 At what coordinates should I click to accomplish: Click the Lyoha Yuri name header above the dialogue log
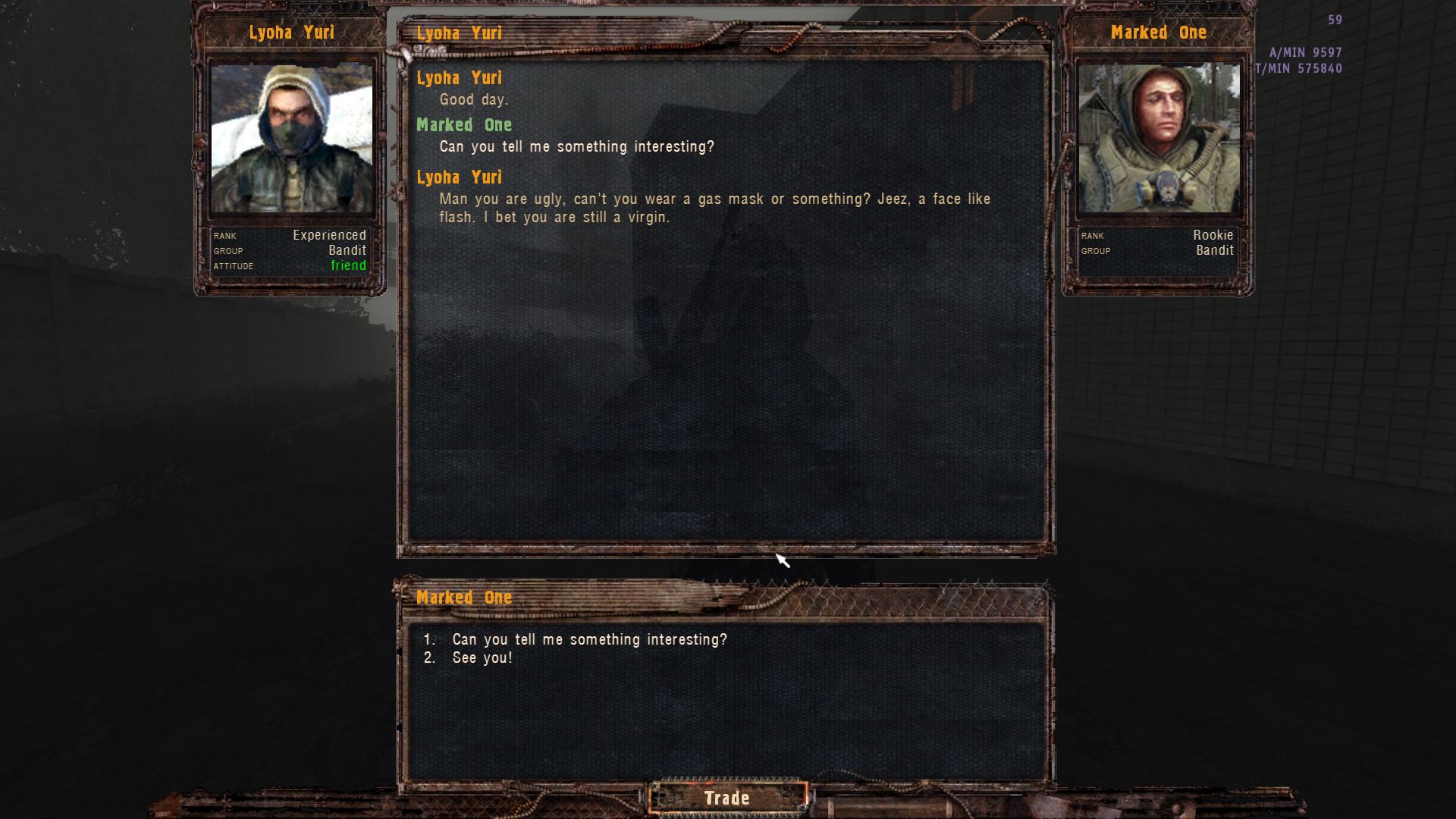[459, 33]
